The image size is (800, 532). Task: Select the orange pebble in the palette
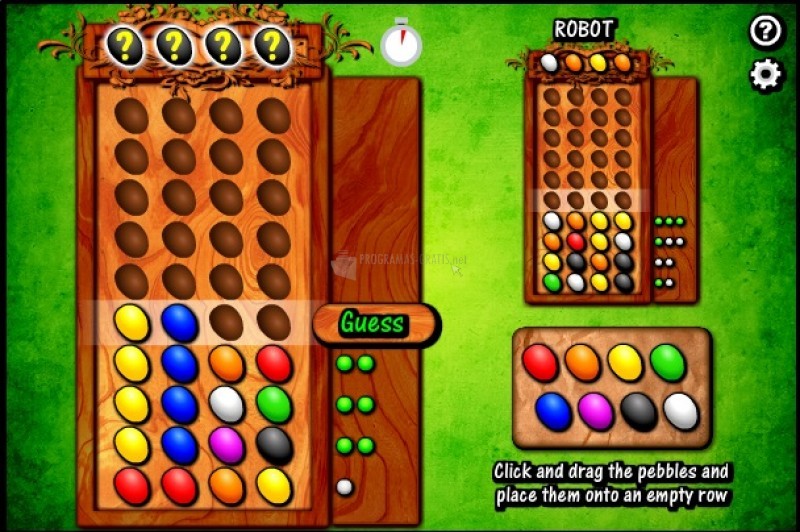pyautogui.click(x=582, y=362)
